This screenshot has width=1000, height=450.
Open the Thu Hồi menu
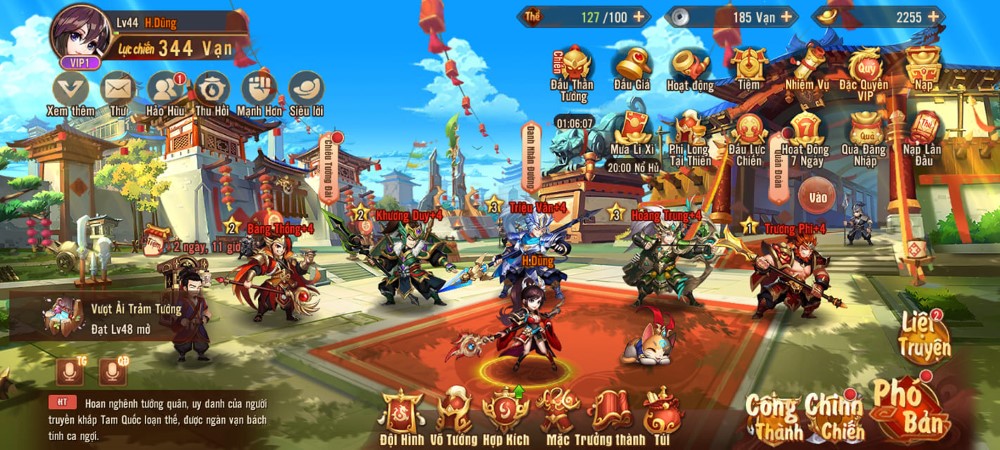212,89
